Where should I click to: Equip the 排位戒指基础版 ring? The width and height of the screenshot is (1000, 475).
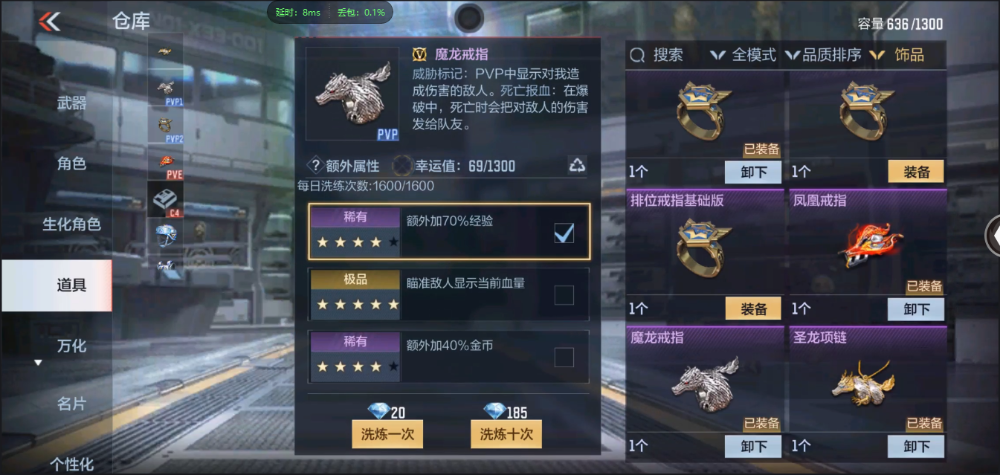click(x=753, y=309)
